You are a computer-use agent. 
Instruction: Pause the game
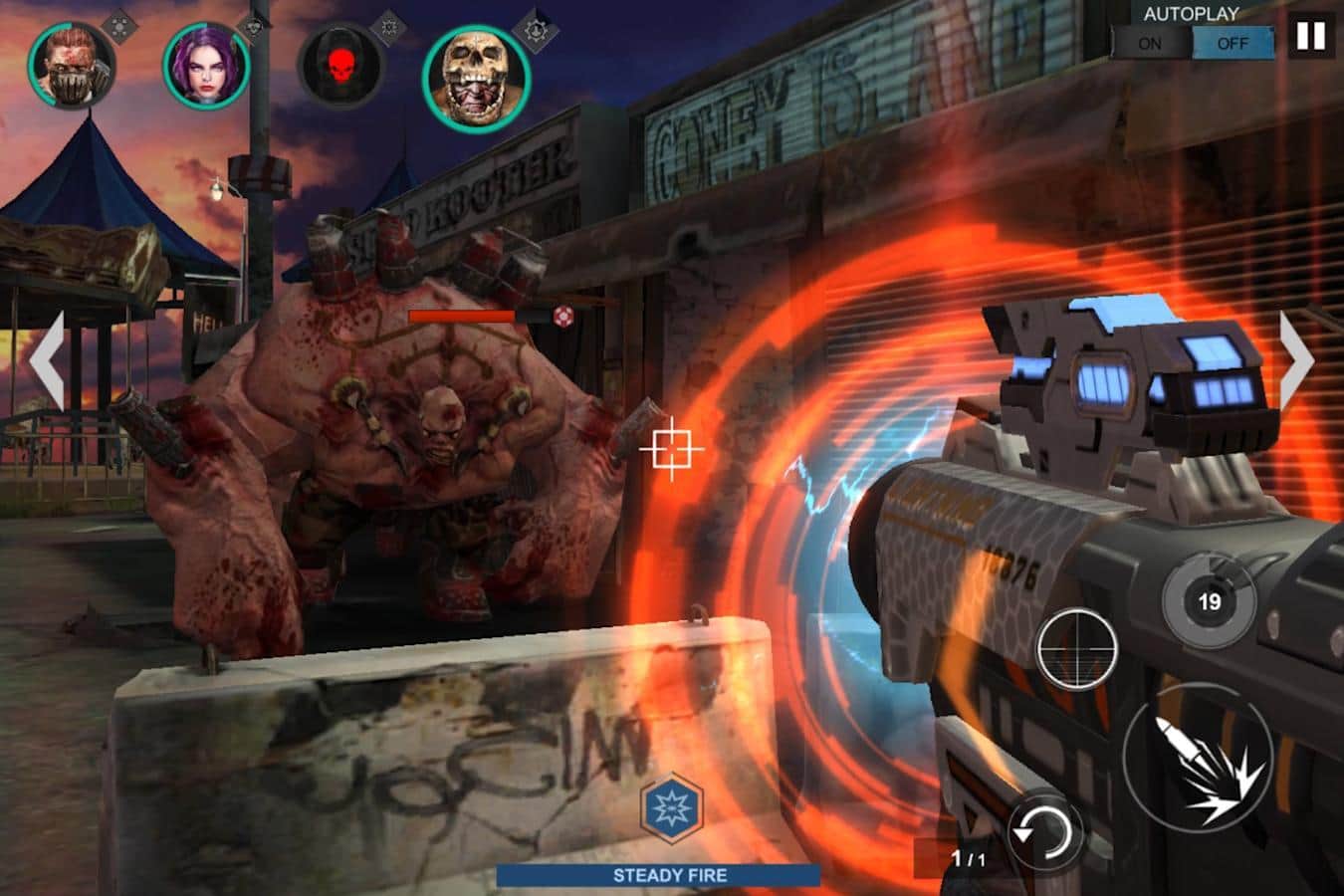click(x=1310, y=38)
